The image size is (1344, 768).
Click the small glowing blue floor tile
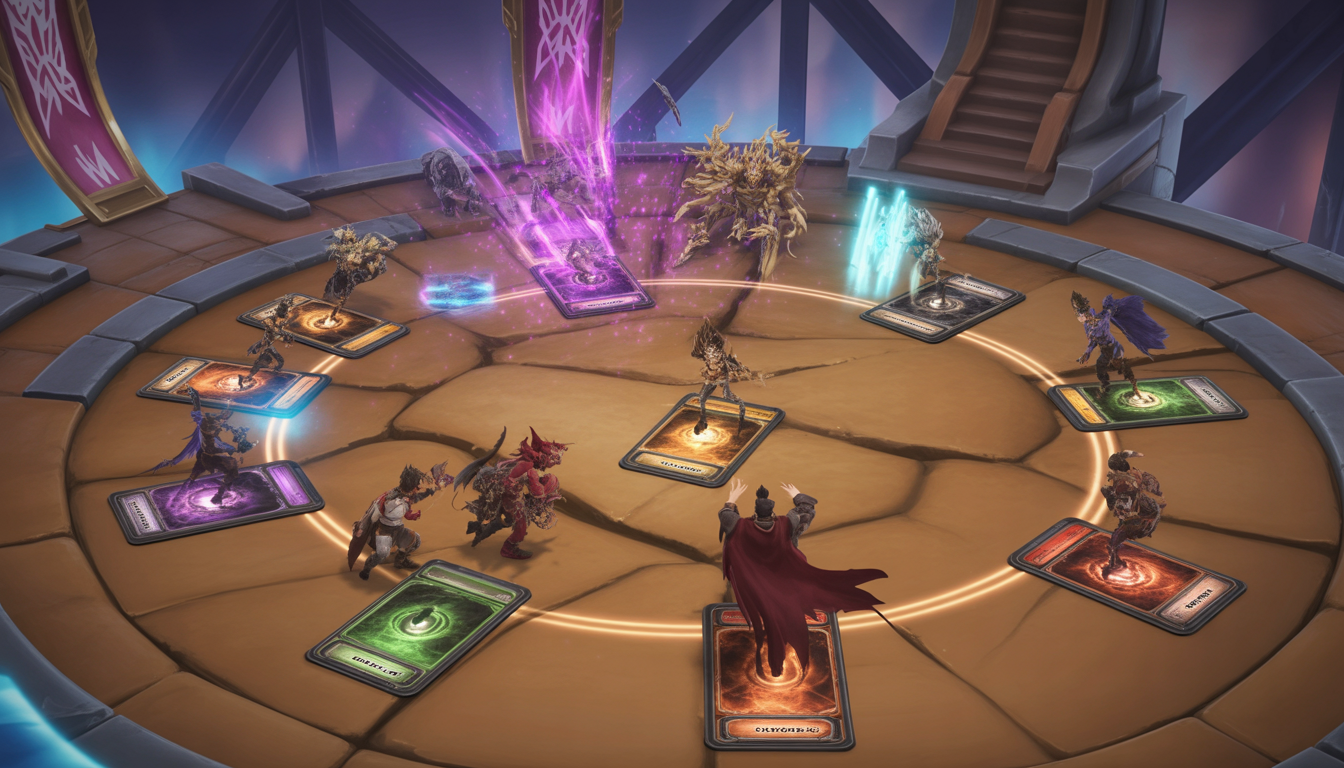point(458,291)
